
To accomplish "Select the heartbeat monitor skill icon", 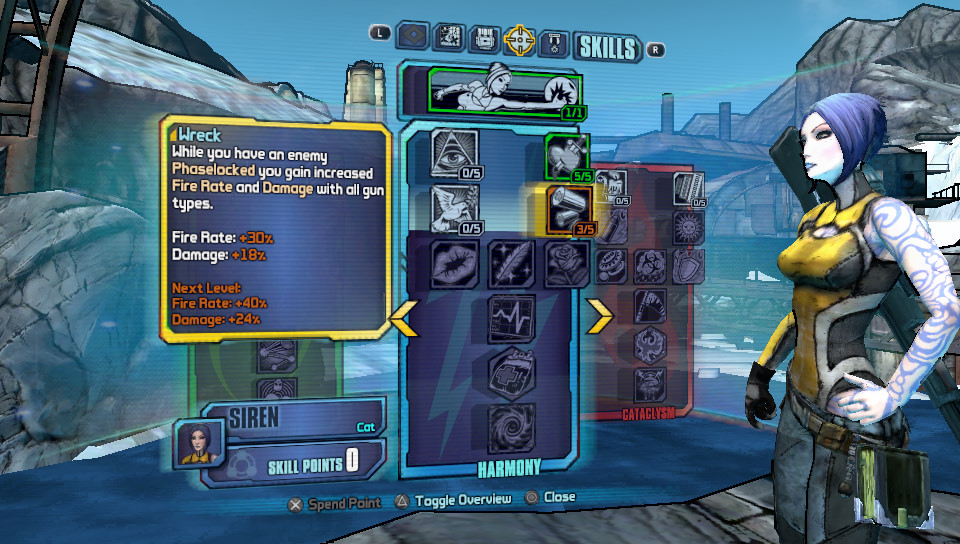I will pos(510,319).
